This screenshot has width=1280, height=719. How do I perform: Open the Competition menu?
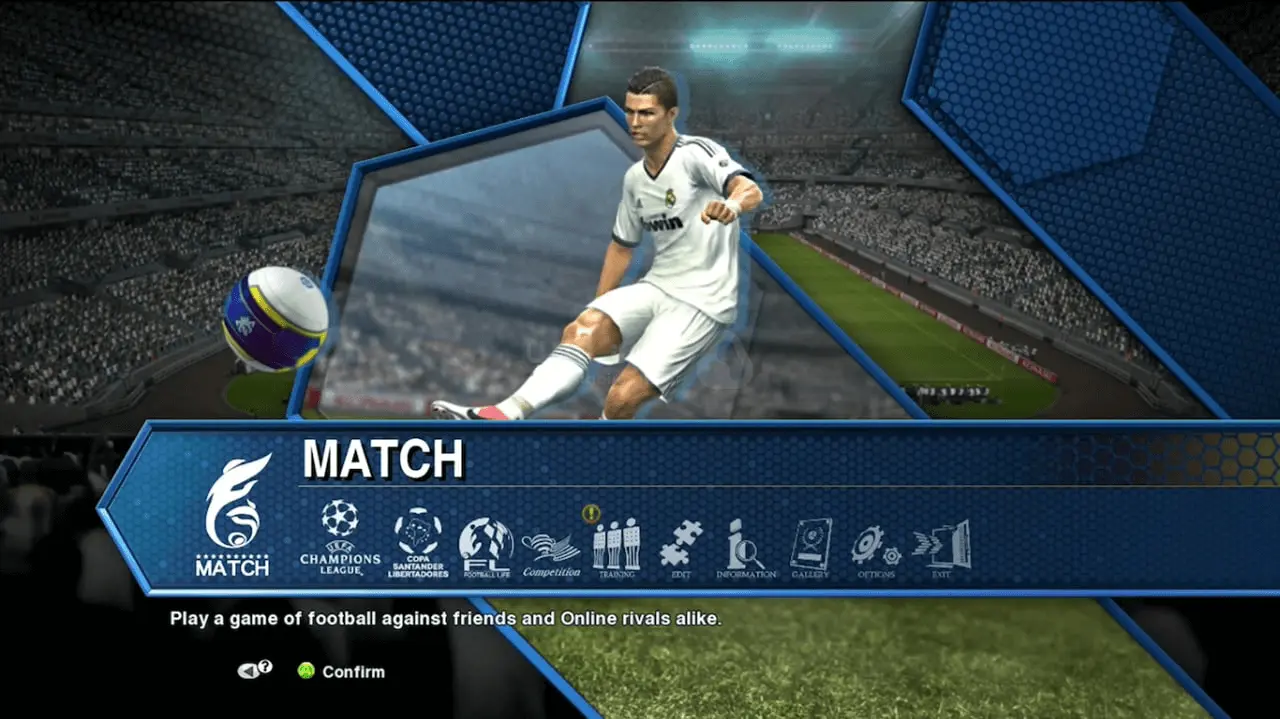pos(551,553)
